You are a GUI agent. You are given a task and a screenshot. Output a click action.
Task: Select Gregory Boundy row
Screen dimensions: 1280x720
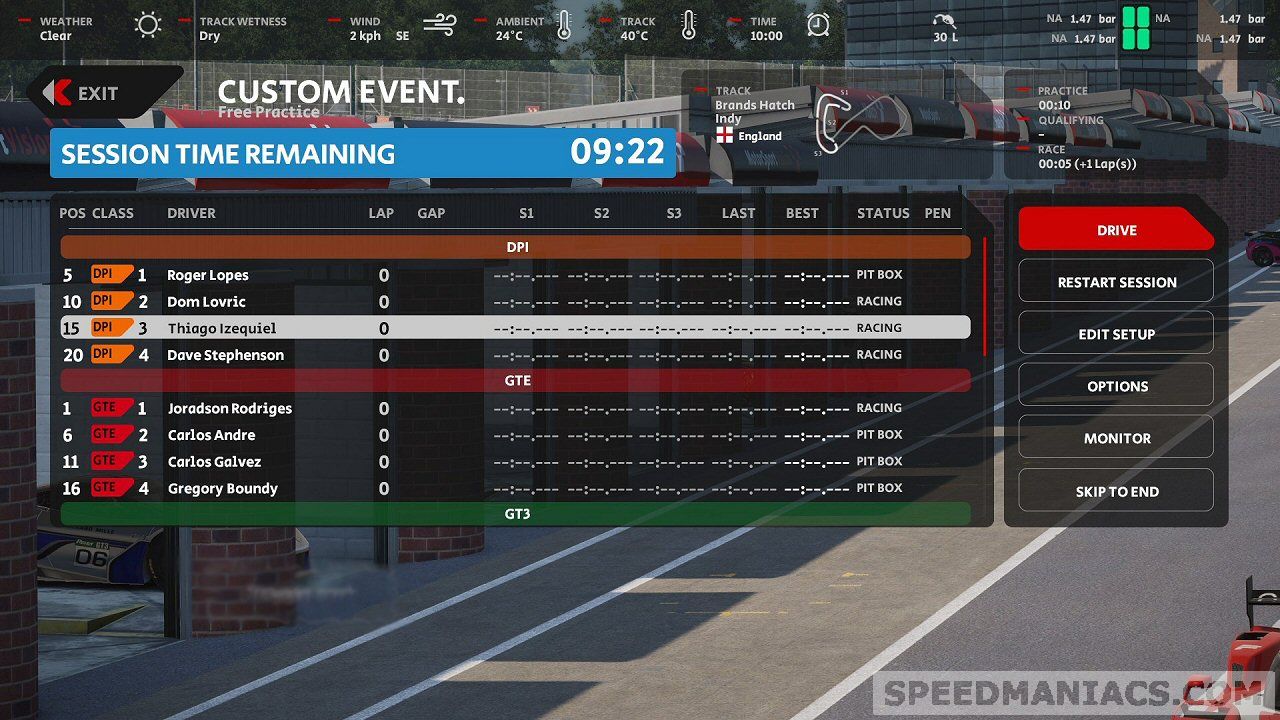222,488
